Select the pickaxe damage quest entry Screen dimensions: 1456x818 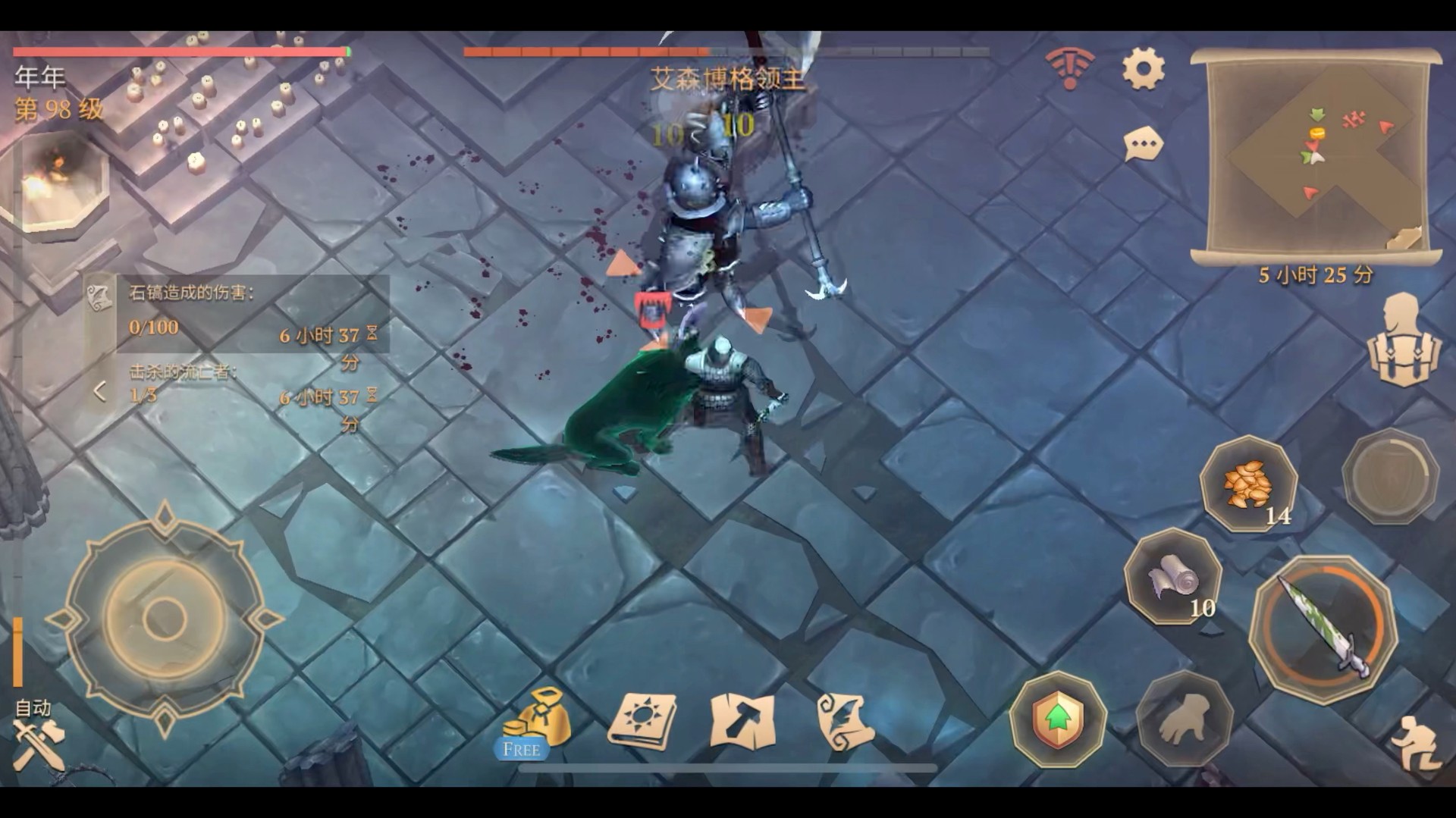[x=250, y=312]
